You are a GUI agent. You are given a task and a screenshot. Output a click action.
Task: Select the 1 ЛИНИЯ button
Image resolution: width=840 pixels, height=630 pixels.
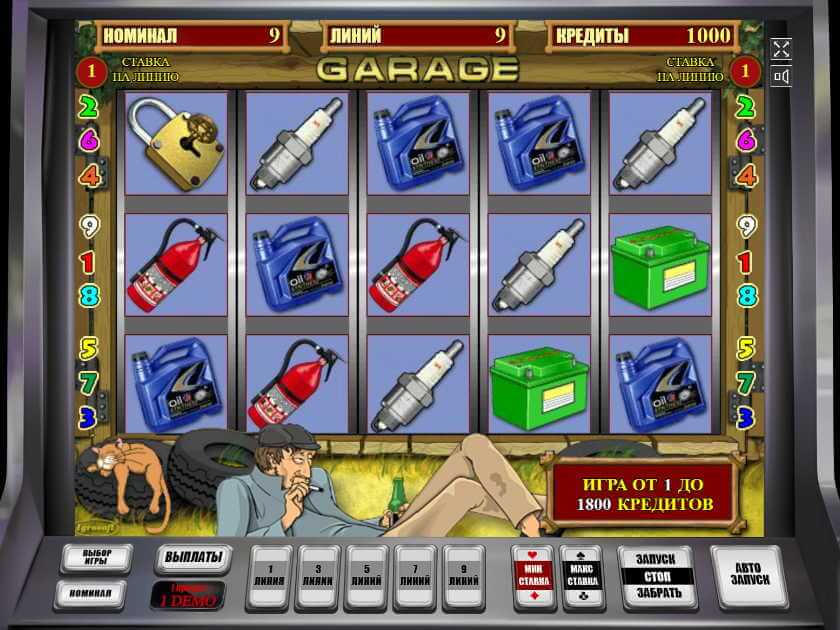pyautogui.click(x=270, y=576)
